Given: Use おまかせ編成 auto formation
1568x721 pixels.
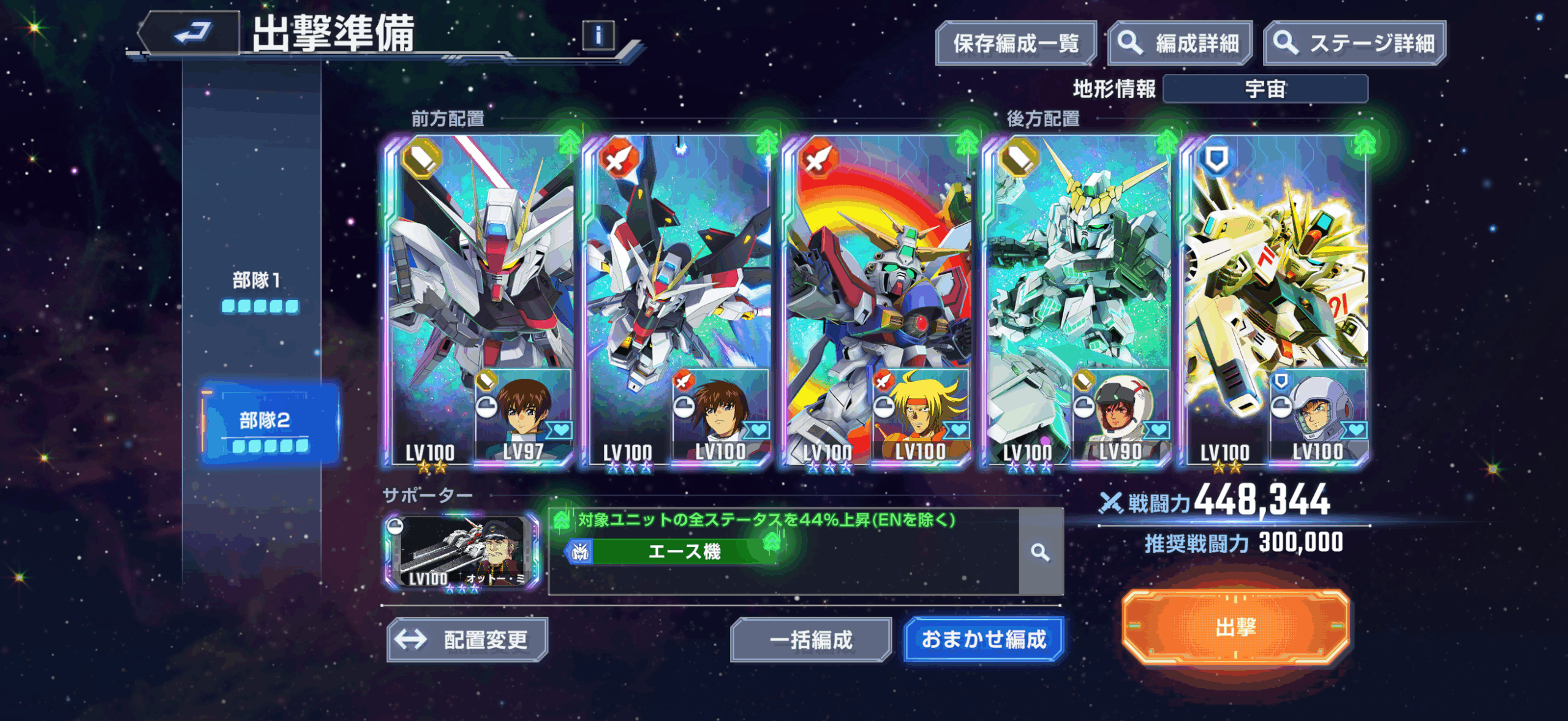Looking at the screenshot, I should point(983,640).
